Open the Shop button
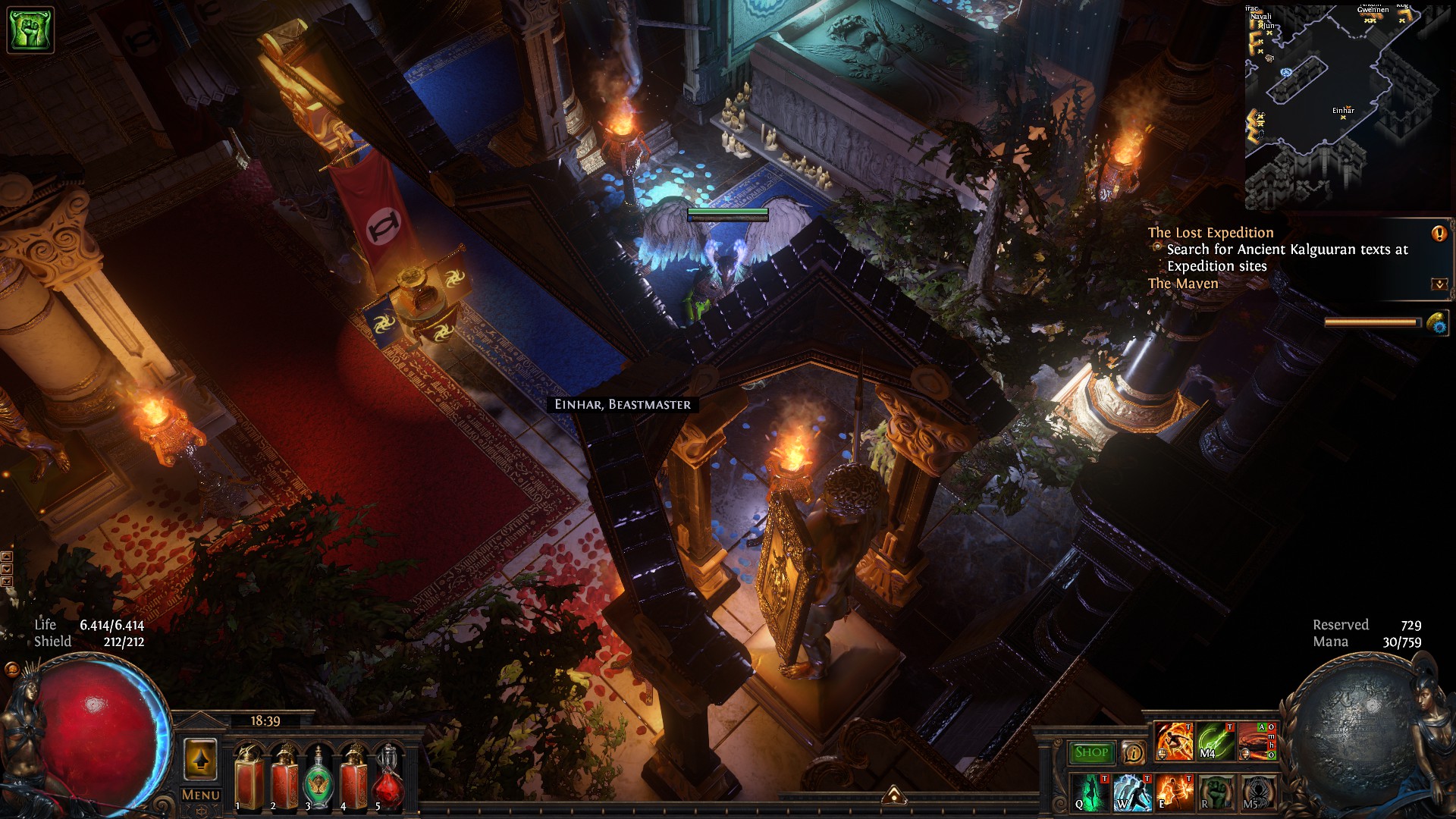Screen dimensions: 1456x819 1091,752
